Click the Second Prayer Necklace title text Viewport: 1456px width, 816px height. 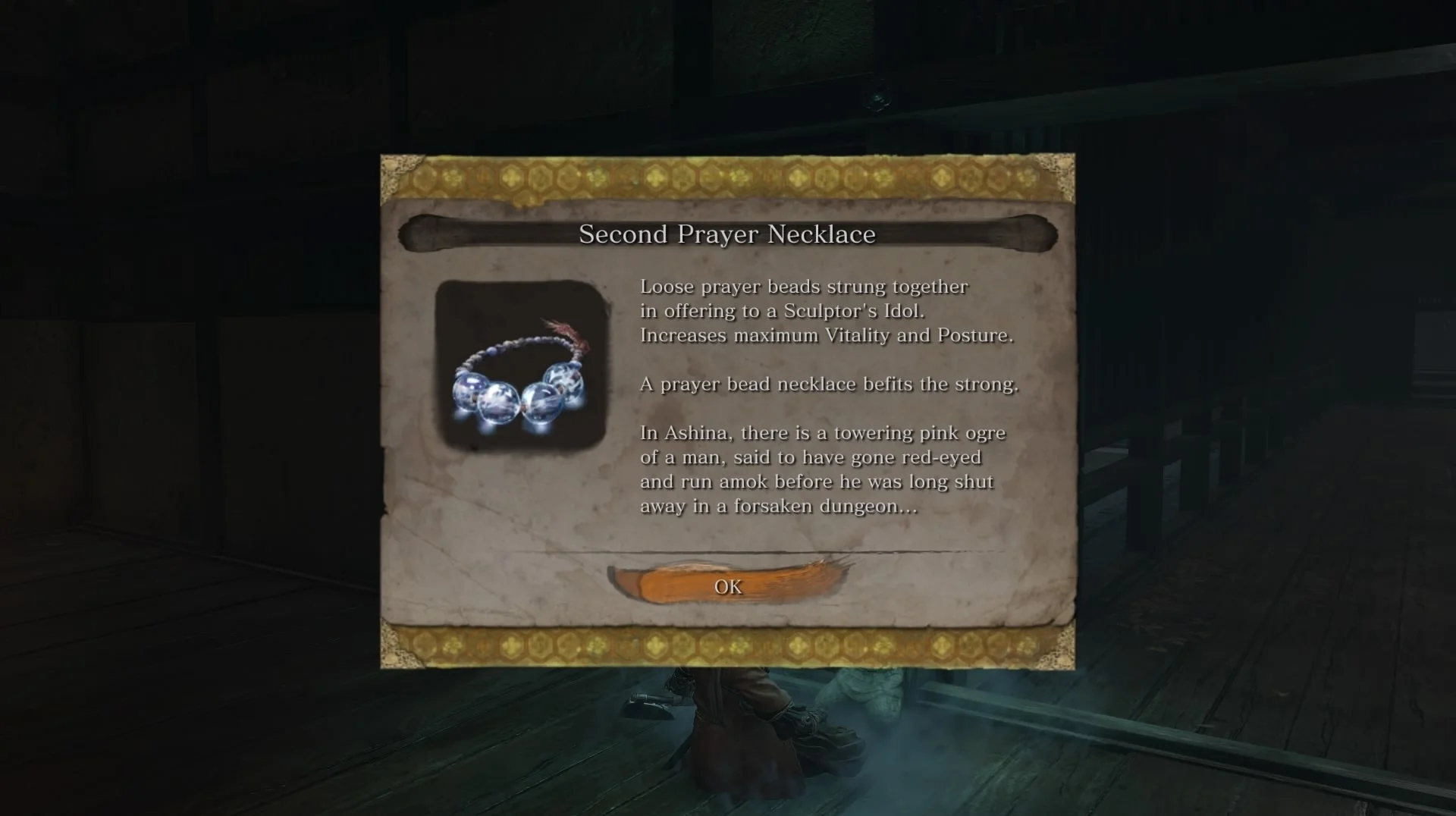coord(726,234)
